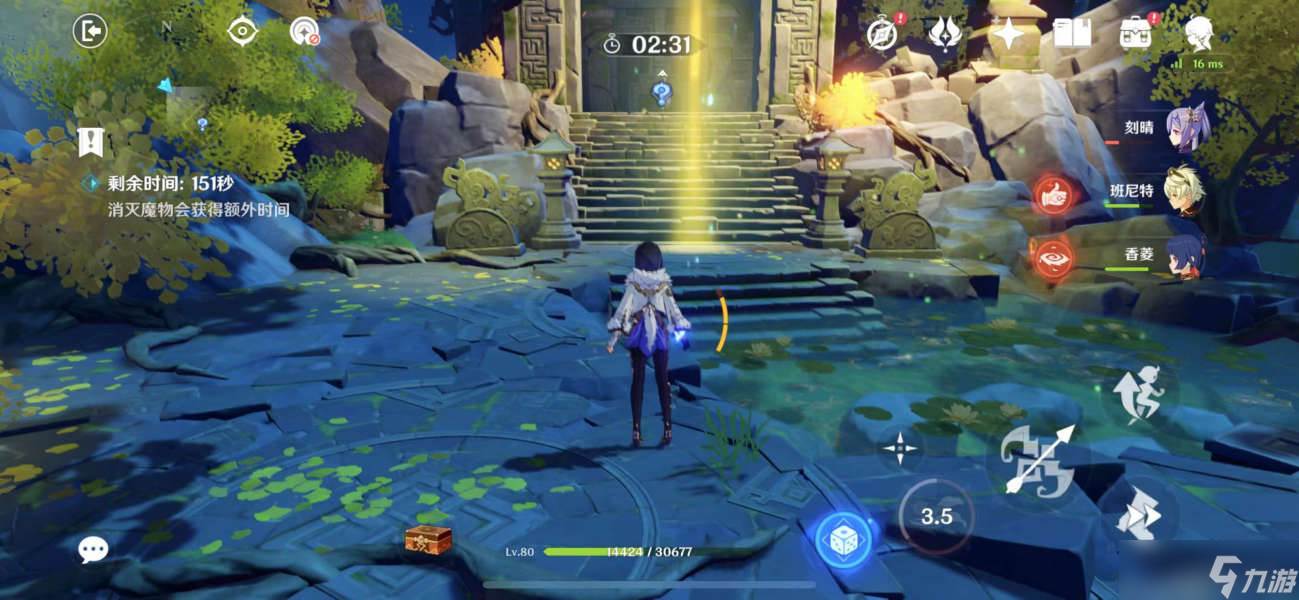Open the adventurer handbook book icon

pos(1071,34)
